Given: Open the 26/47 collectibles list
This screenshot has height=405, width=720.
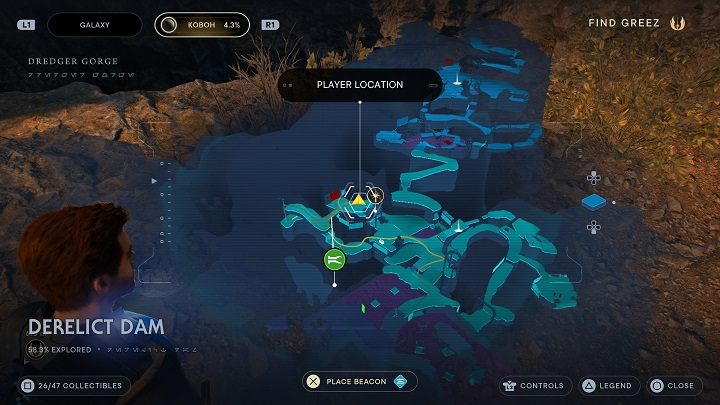Looking at the screenshot, I should 74,385.
